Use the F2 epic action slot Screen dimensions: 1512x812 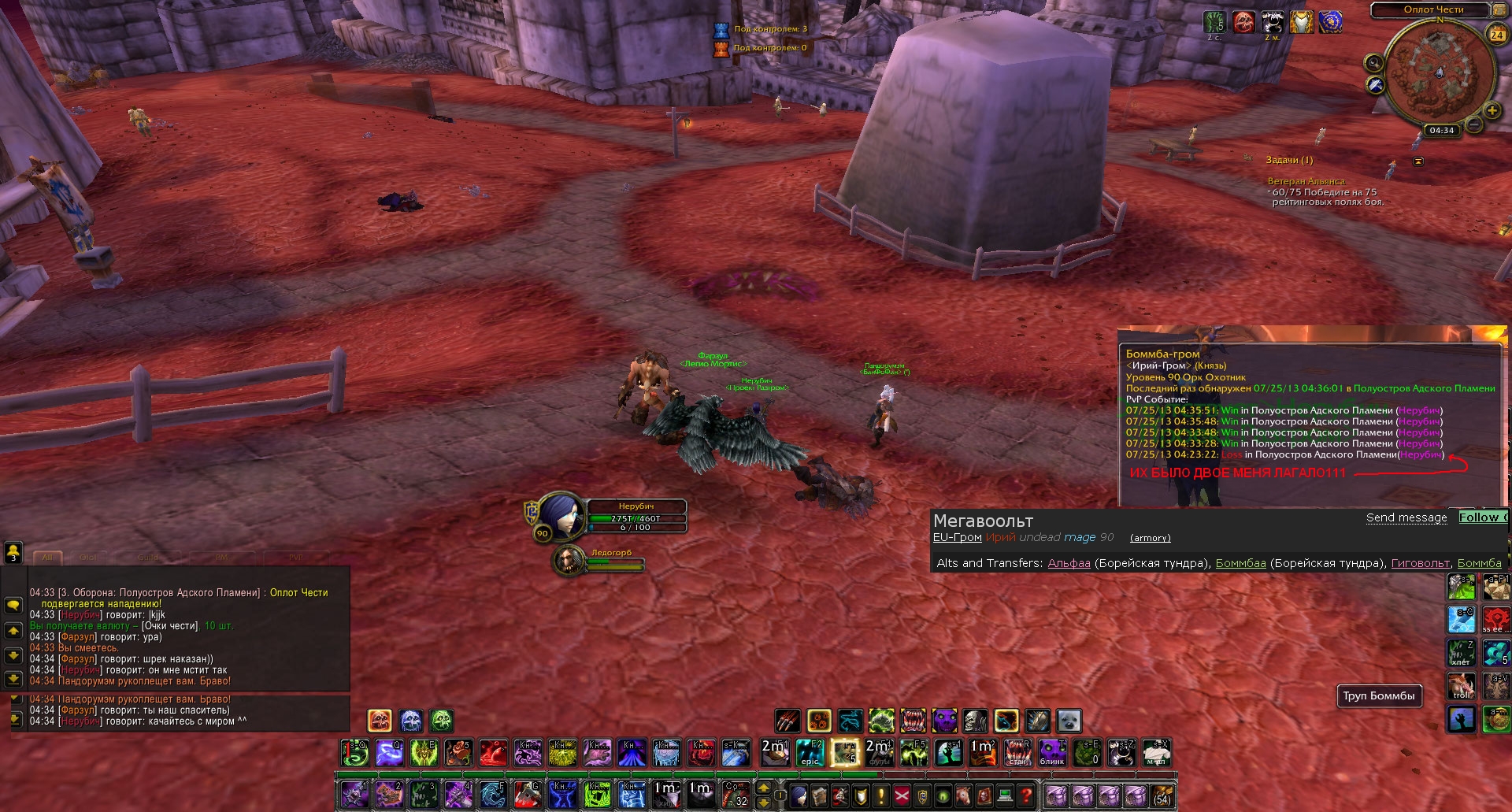pyautogui.click(x=810, y=752)
